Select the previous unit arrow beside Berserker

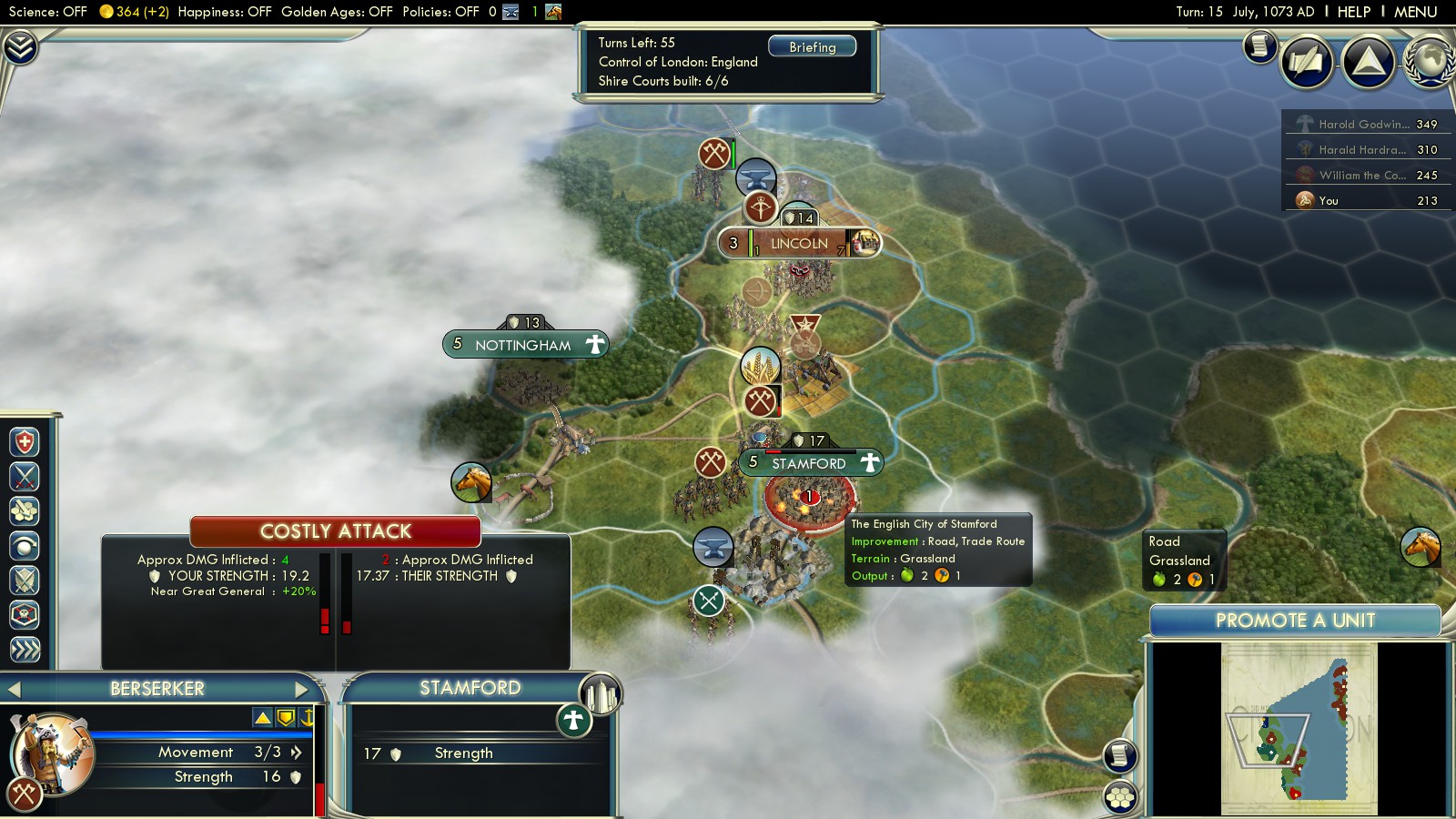point(14,689)
